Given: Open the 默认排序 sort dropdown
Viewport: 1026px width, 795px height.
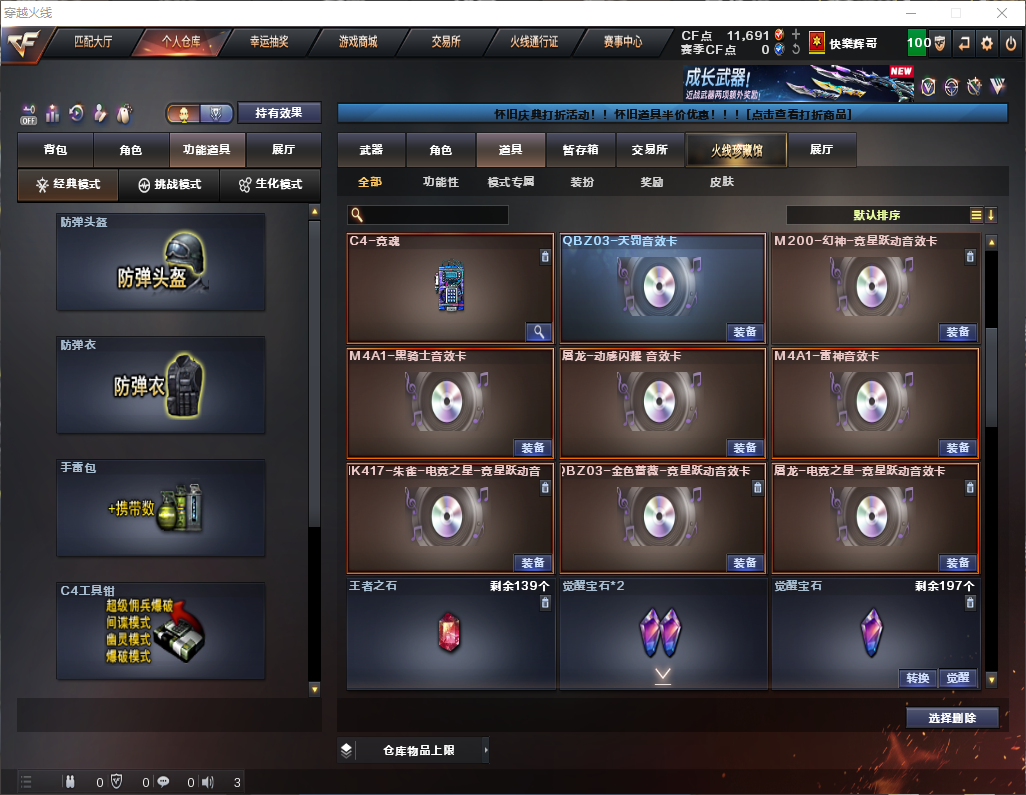Looking at the screenshot, I should tap(875, 215).
